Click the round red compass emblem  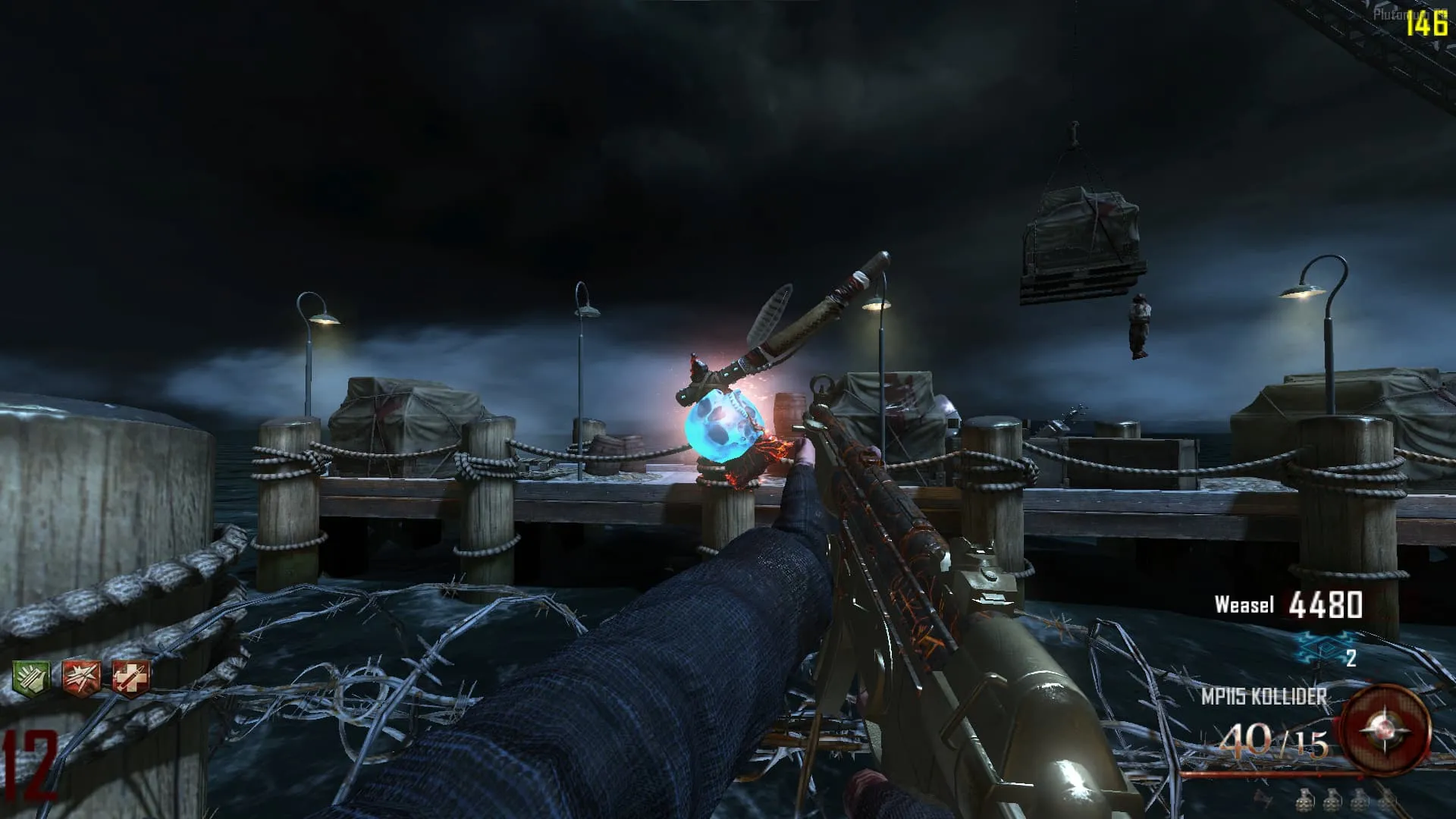tap(1385, 729)
